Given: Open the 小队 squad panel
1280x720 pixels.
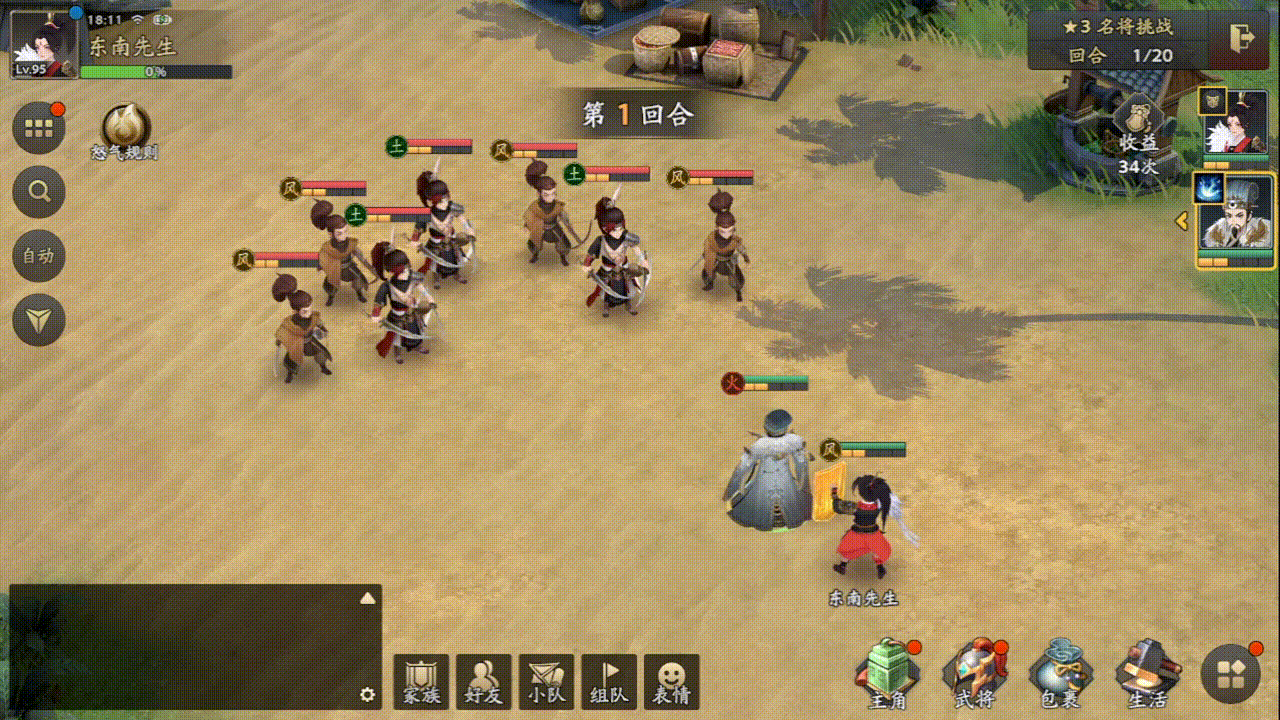Looking at the screenshot, I should 546,682.
